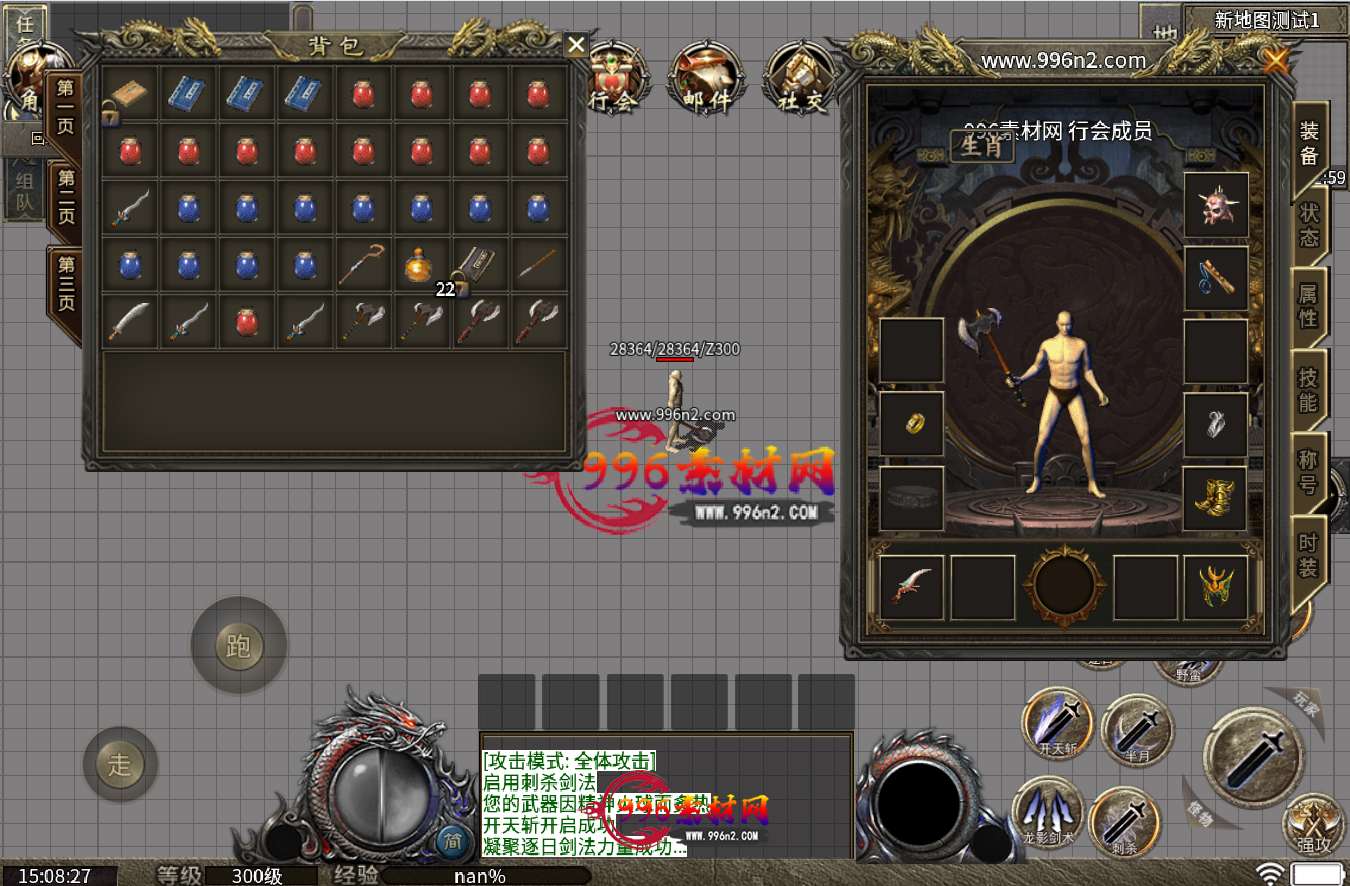
Task: Select the orange lantern item in backpack
Action: click(x=421, y=265)
